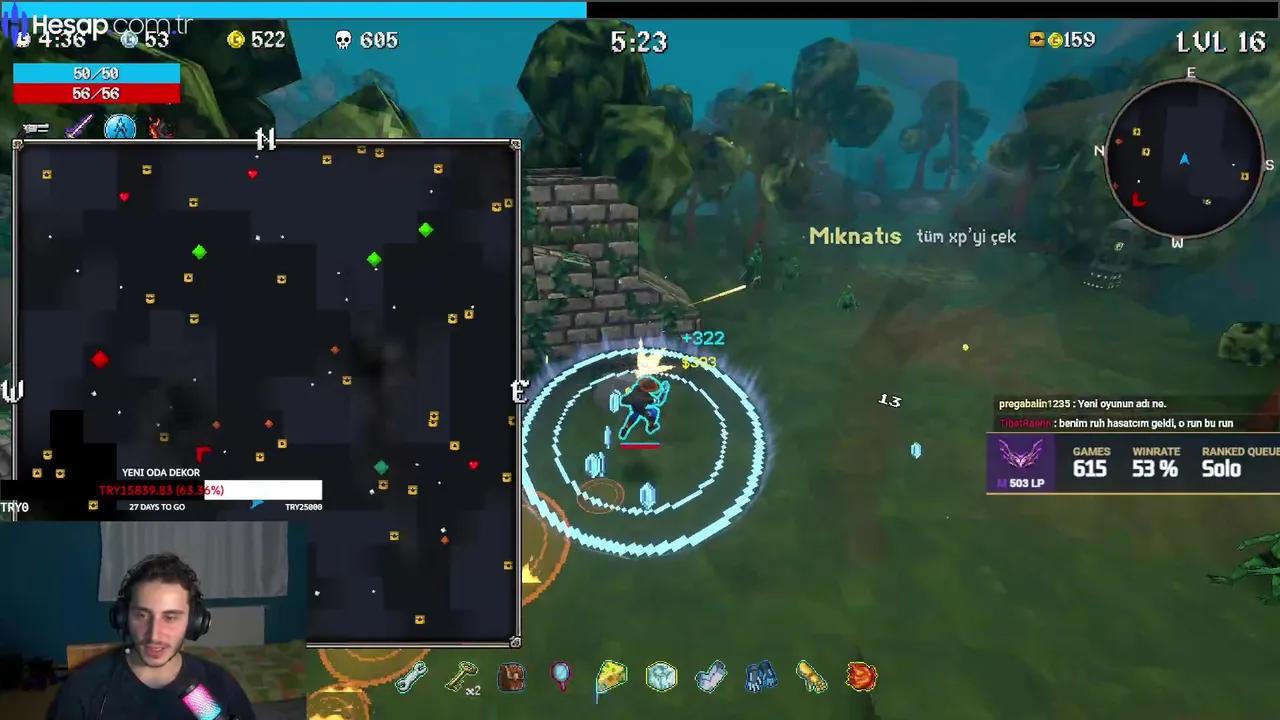Click the YENI ODA DEKOR donation progress bar
Image resolution: width=1280 pixels, height=720 pixels.
(x=210, y=490)
